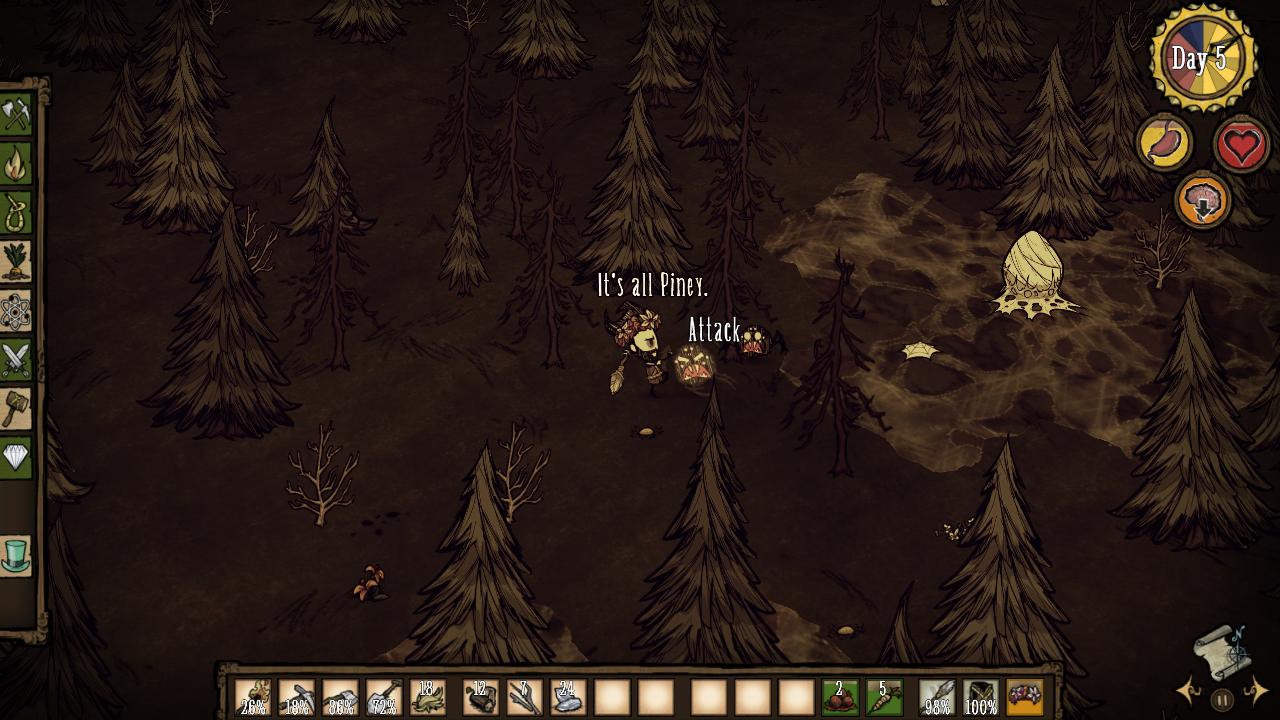Select the torch at 26% durability
Viewport: 1280px width, 720px height.
coord(253,697)
